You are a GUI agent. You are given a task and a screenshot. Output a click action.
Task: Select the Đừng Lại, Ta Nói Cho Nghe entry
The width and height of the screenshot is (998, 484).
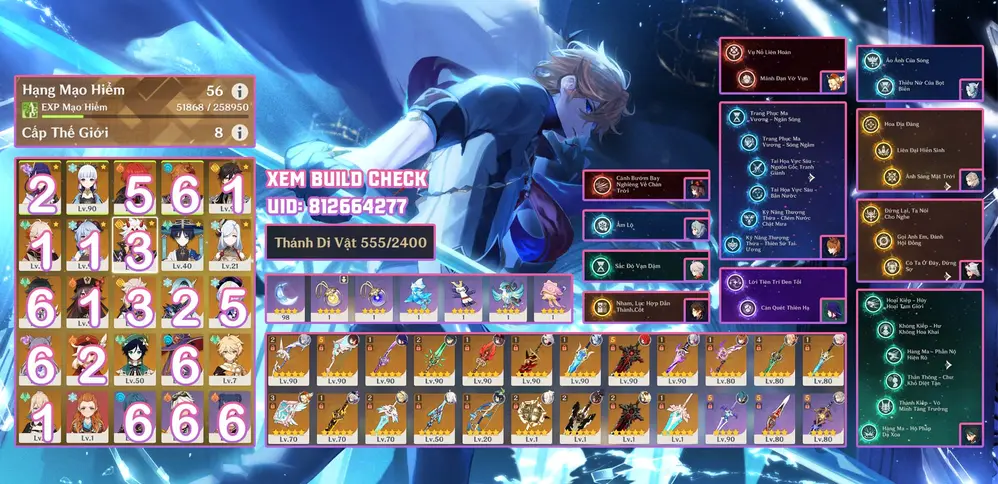[904, 214]
